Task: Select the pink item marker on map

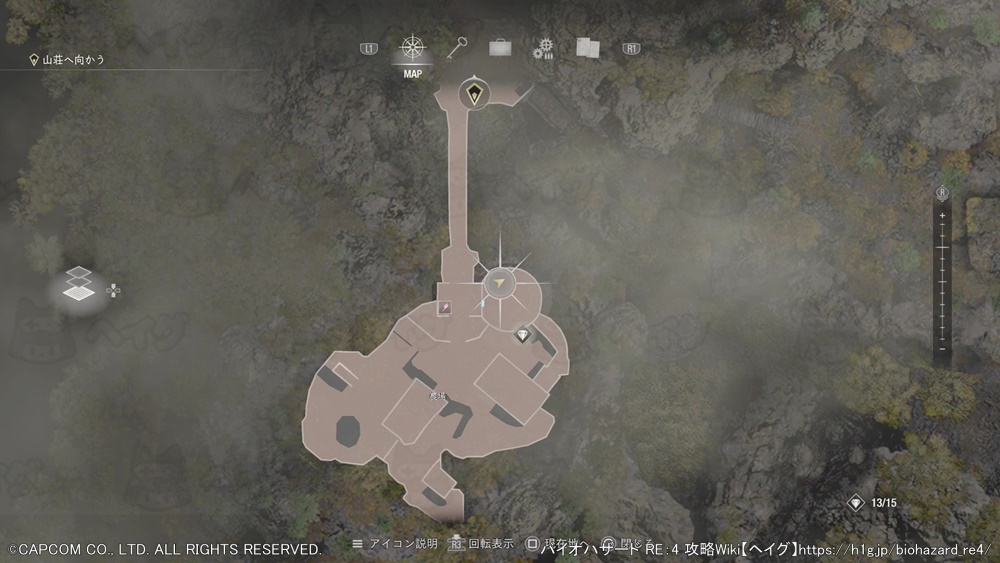Action: click(x=444, y=308)
